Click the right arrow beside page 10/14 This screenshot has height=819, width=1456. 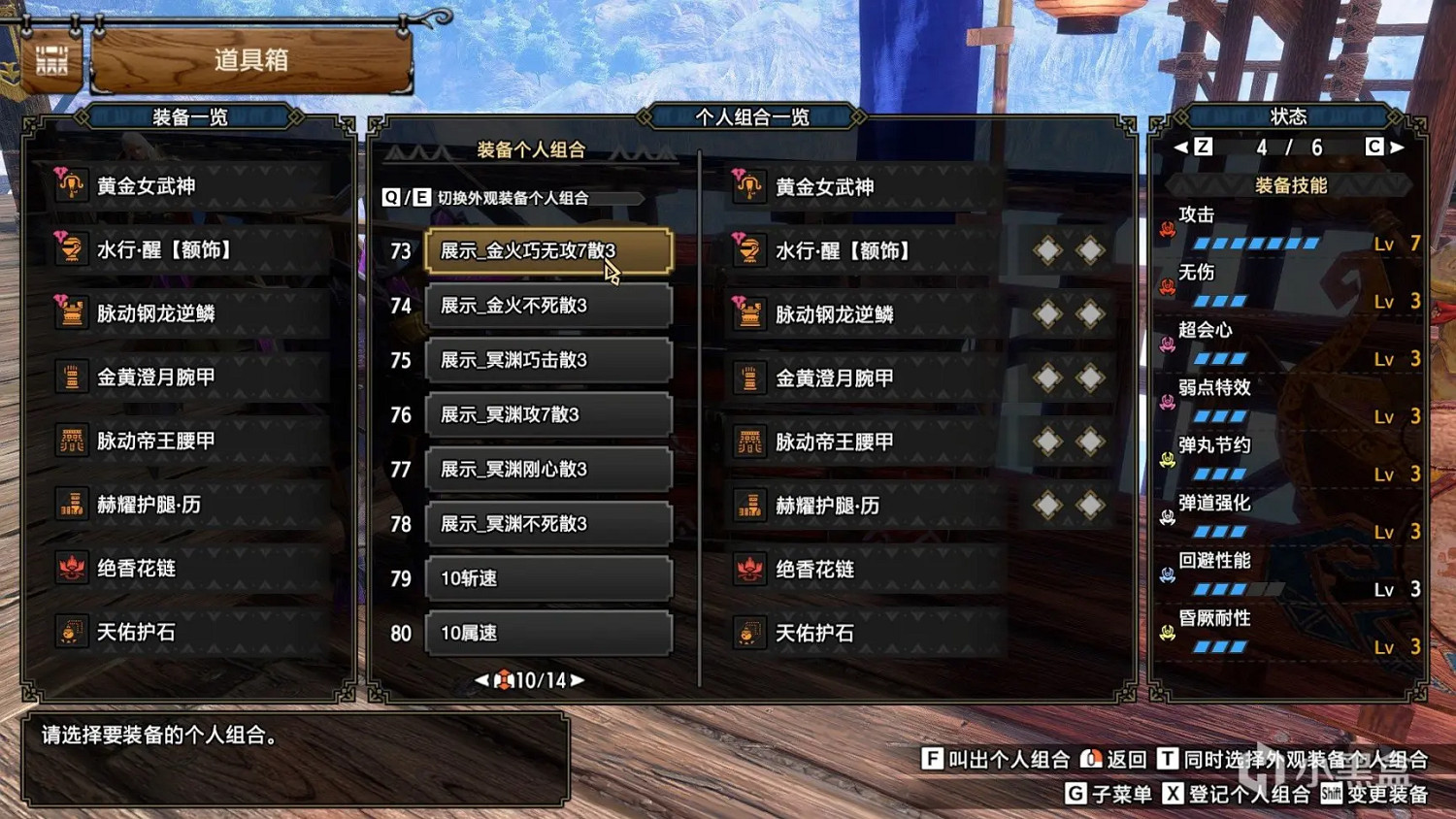click(577, 680)
